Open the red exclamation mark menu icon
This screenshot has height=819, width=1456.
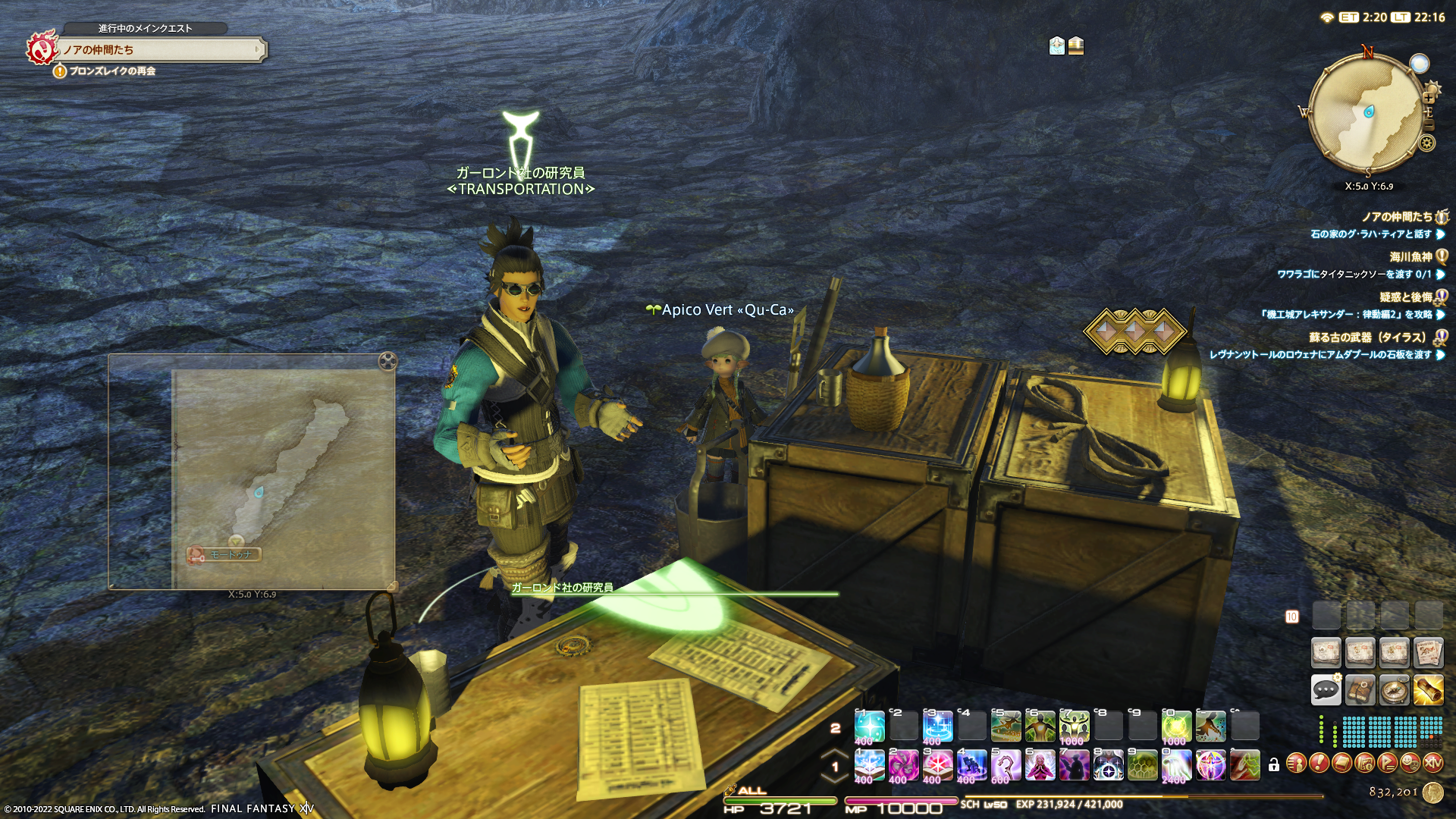click(1319, 763)
